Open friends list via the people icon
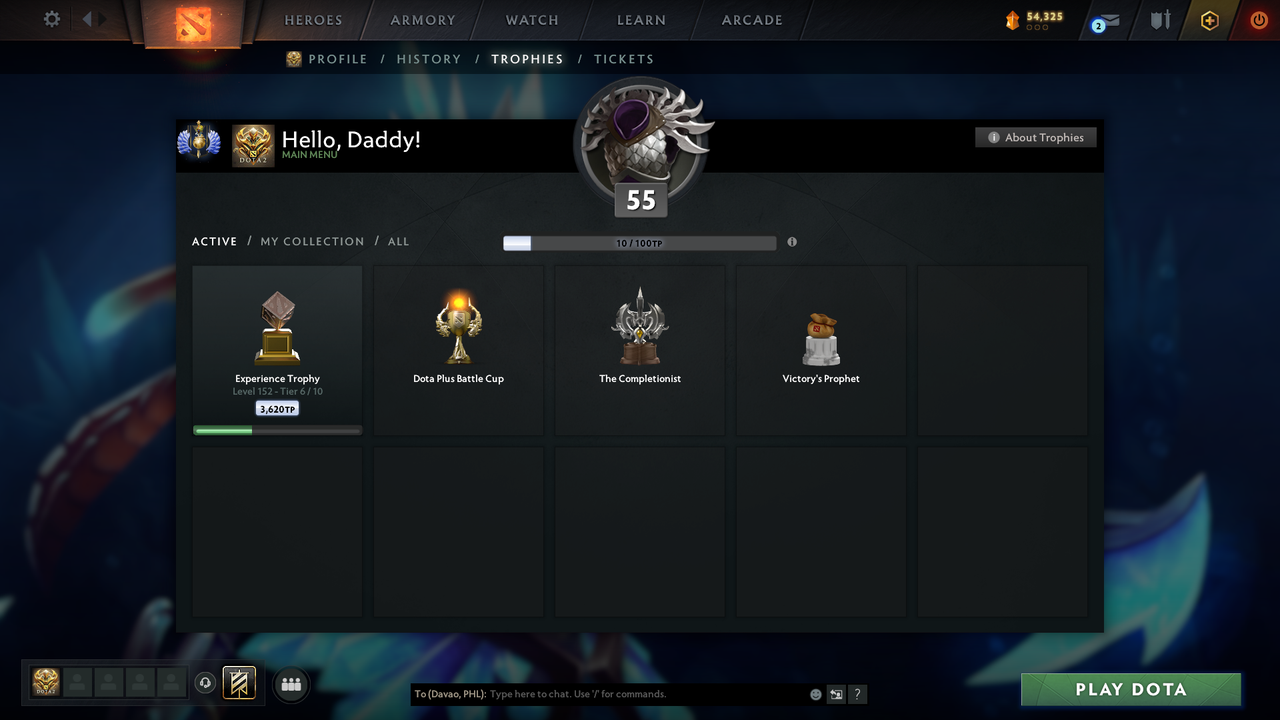The image size is (1280, 720). tap(290, 684)
